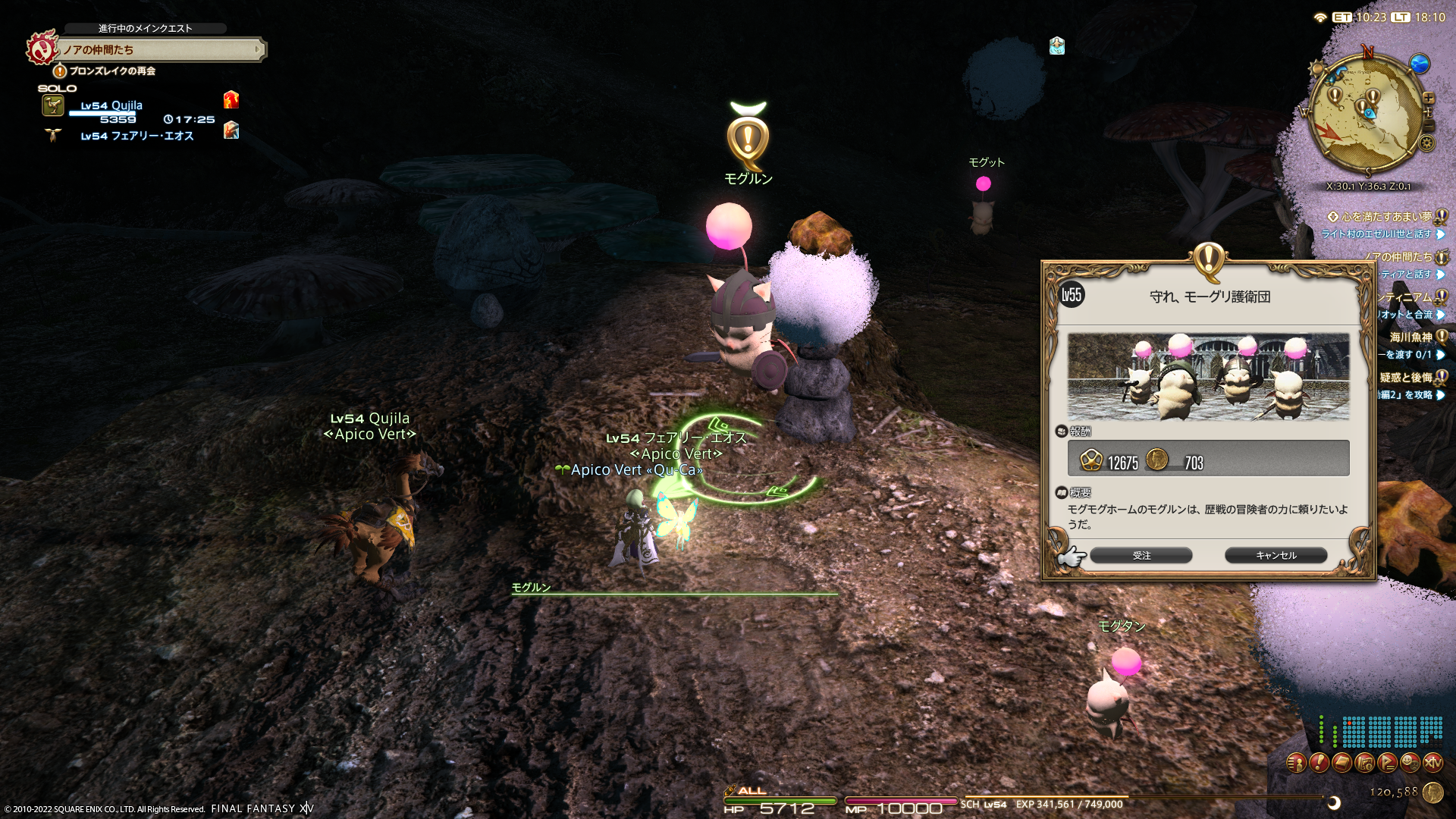
Task: Open the Travel map menu icon
Action: [1364, 762]
